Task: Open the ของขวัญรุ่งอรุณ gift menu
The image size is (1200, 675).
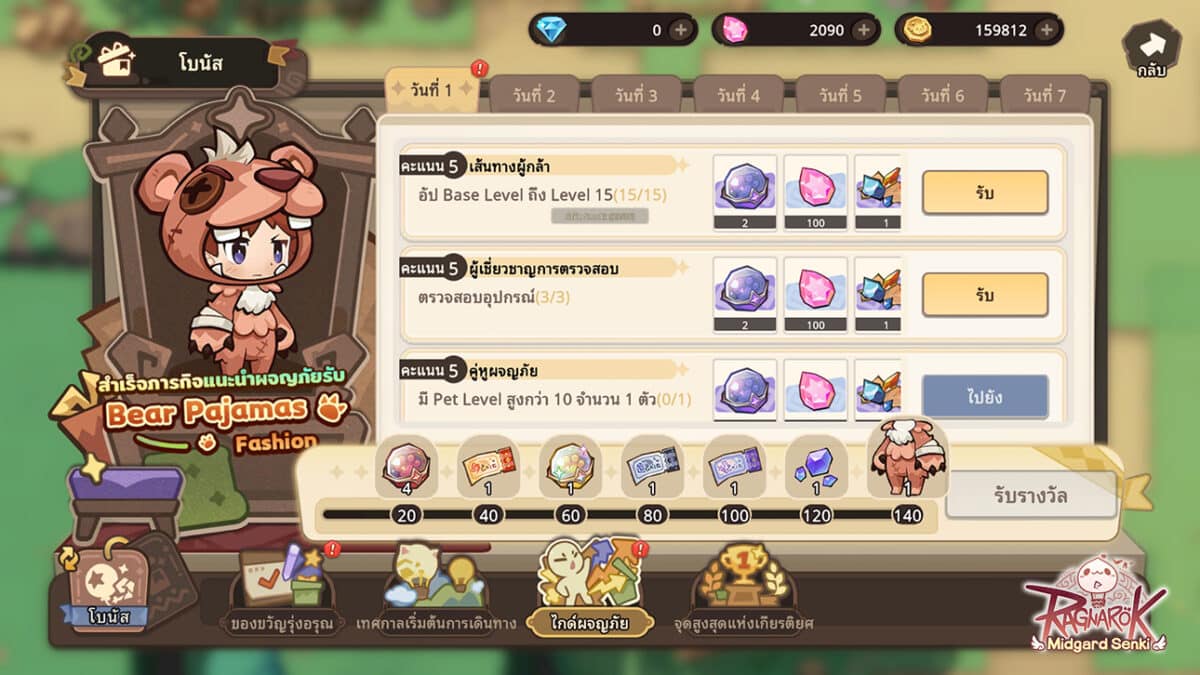Action: (281, 583)
